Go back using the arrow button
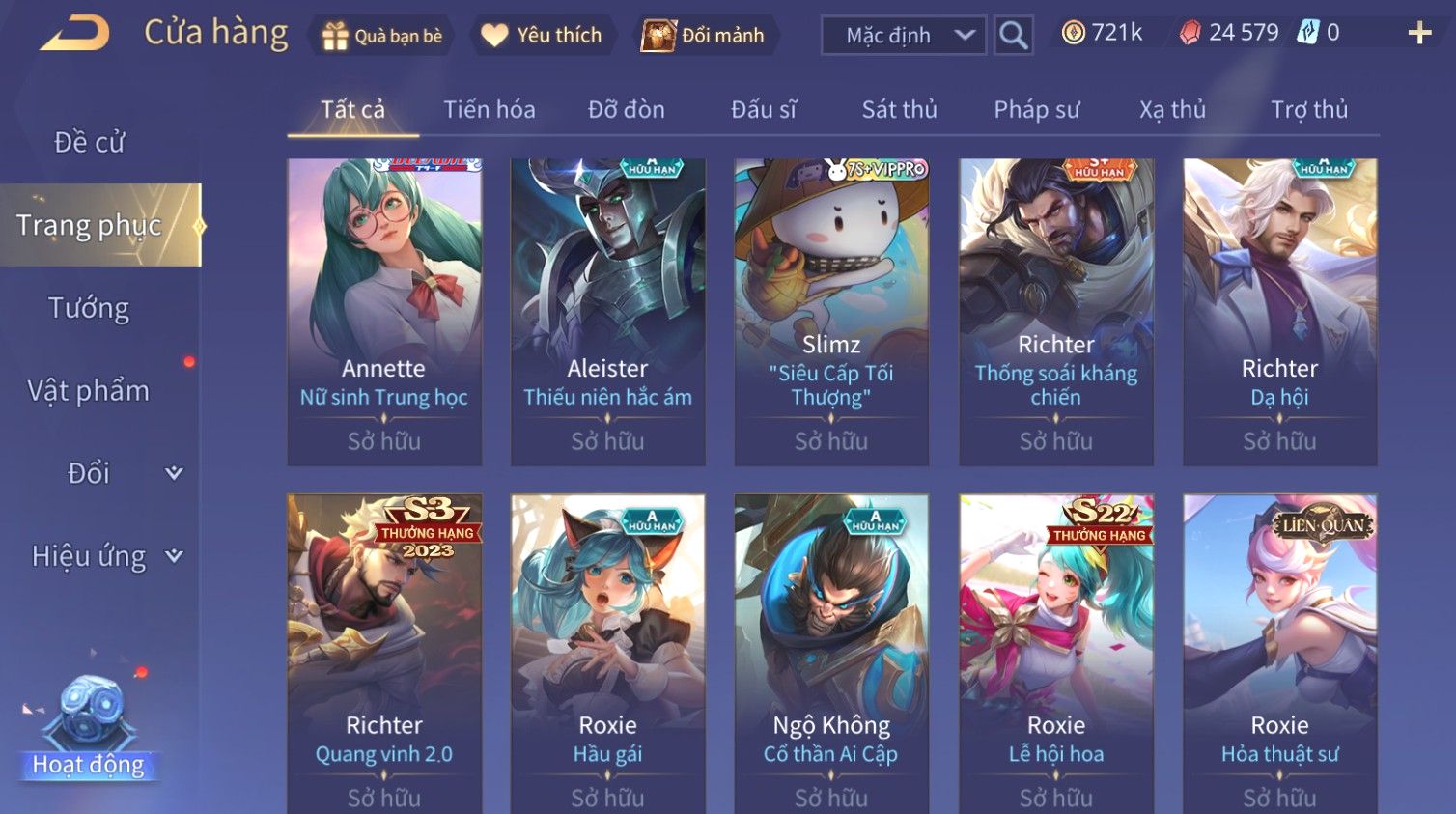 [x=74, y=35]
